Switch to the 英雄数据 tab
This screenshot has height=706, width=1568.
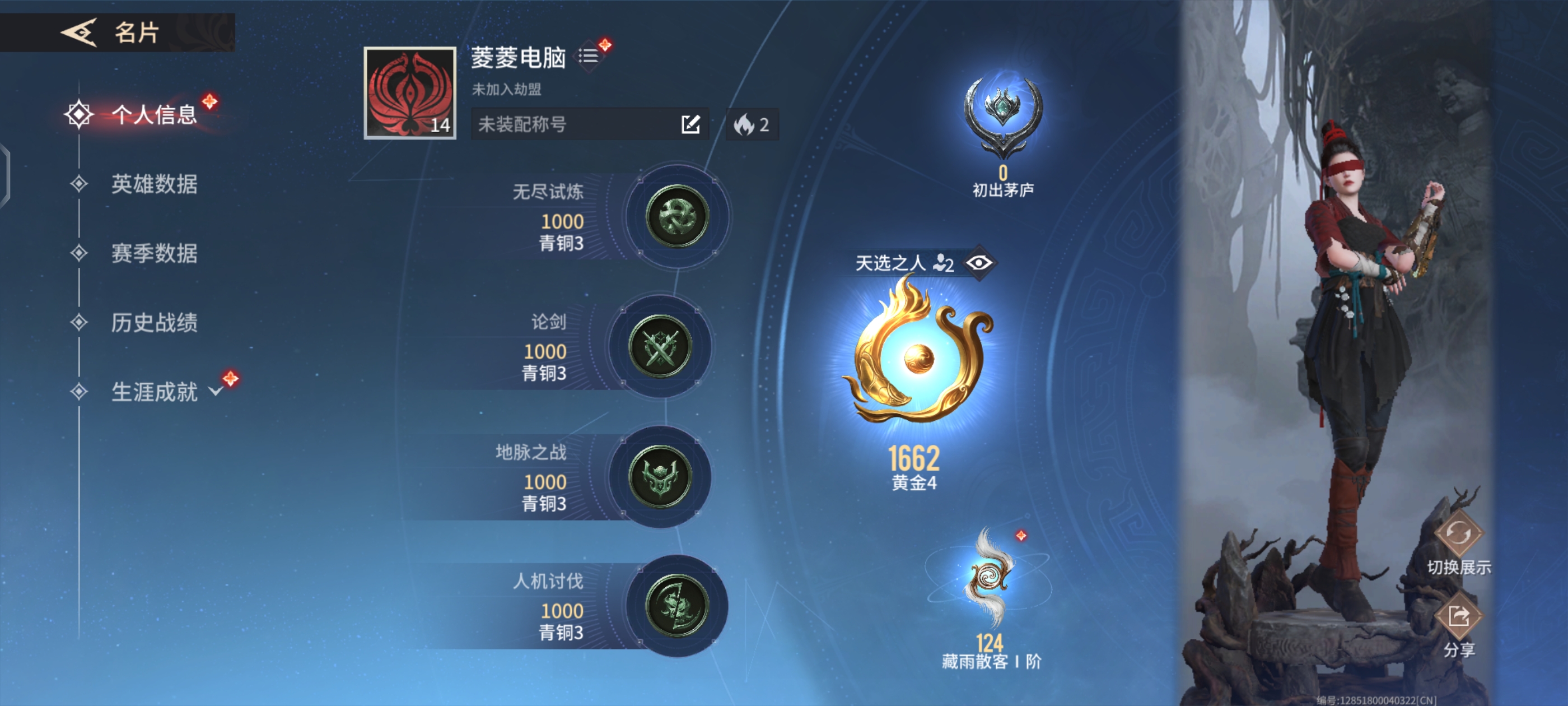pyautogui.click(x=155, y=186)
